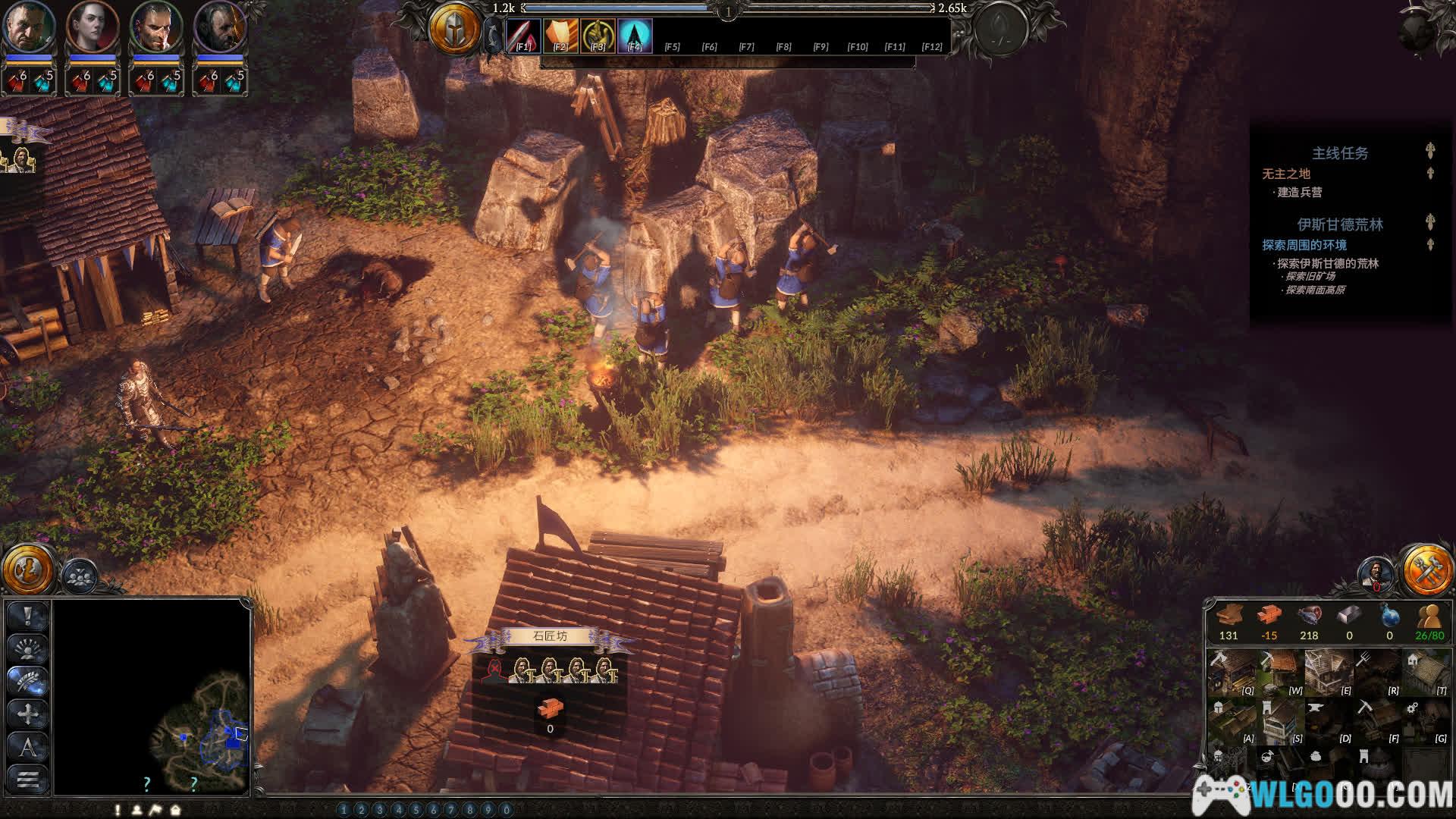This screenshot has width=1456, height=819.
Task: Open the golden helmet hero menu
Action: 453,29
